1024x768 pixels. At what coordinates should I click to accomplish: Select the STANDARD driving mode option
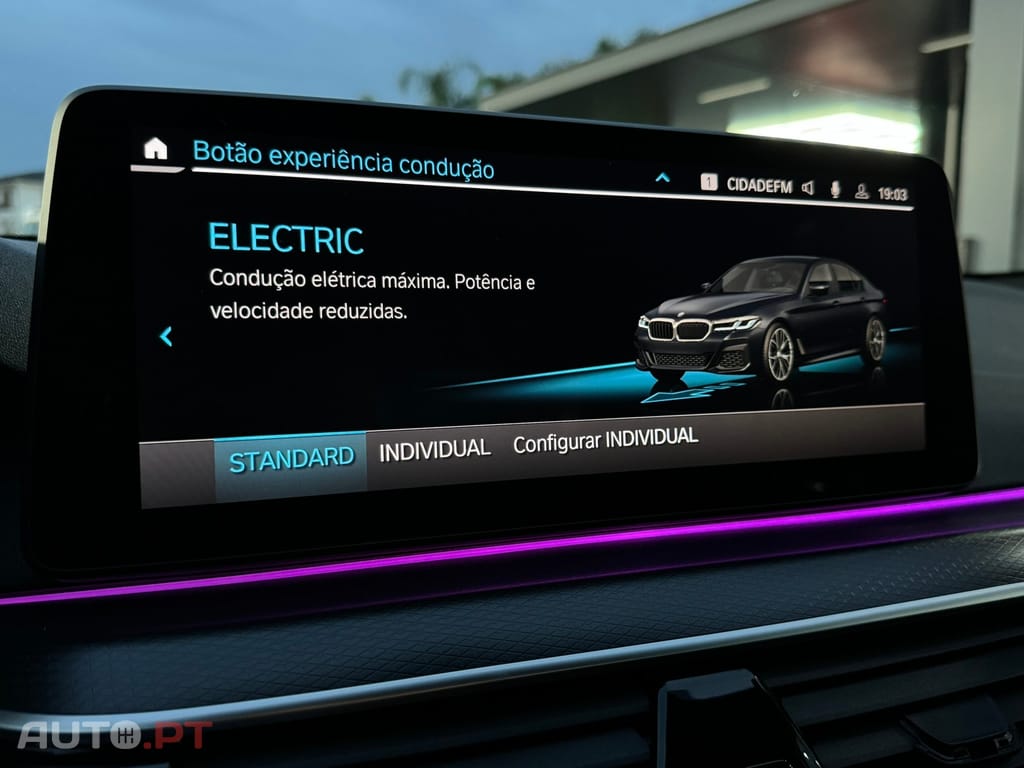pyautogui.click(x=291, y=460)
